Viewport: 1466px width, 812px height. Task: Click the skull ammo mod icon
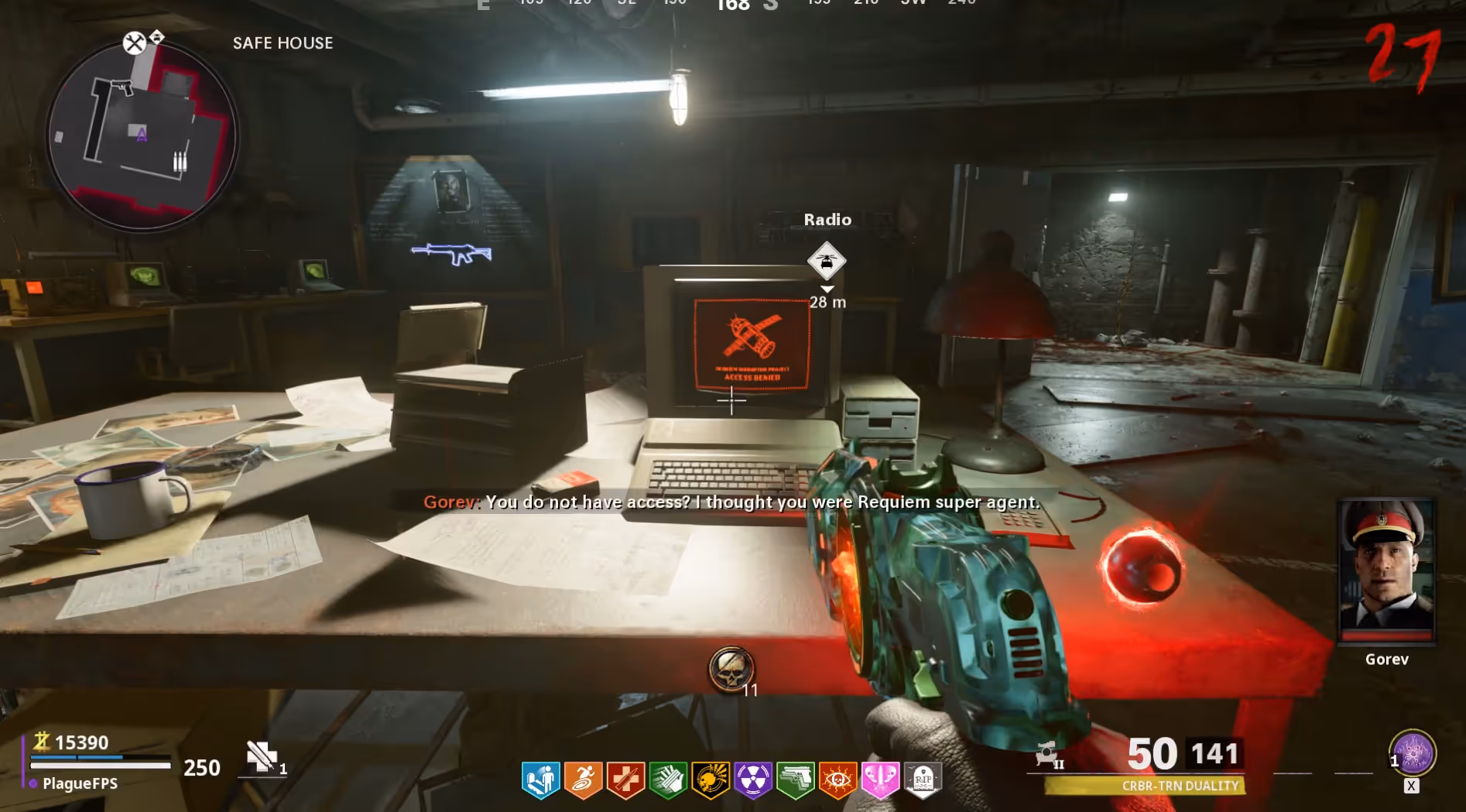point(730,669)
